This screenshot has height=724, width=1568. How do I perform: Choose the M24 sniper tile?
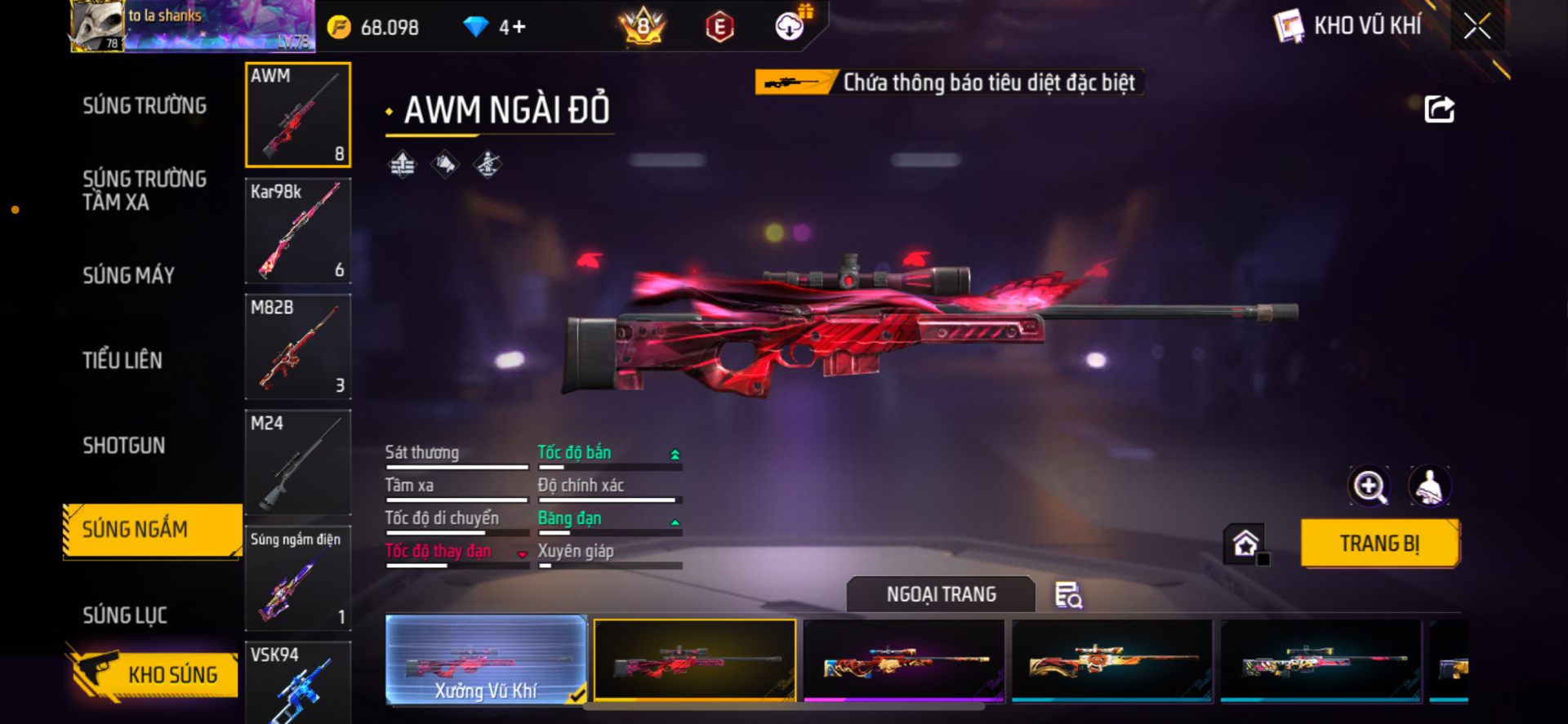(x=298, y=463)
